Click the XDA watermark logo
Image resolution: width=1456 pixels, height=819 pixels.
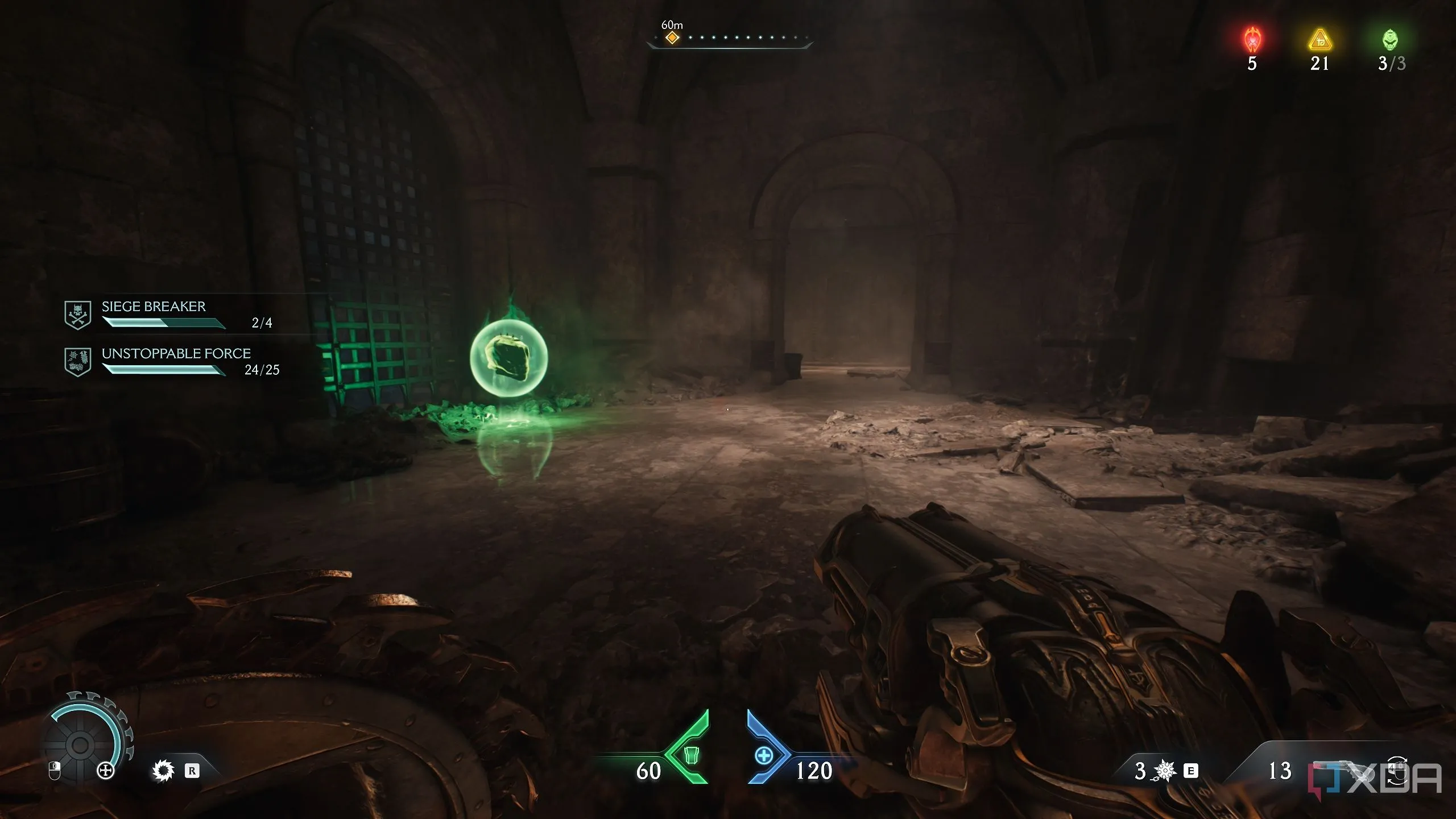pyautogui.click(x=1375, y=779)
